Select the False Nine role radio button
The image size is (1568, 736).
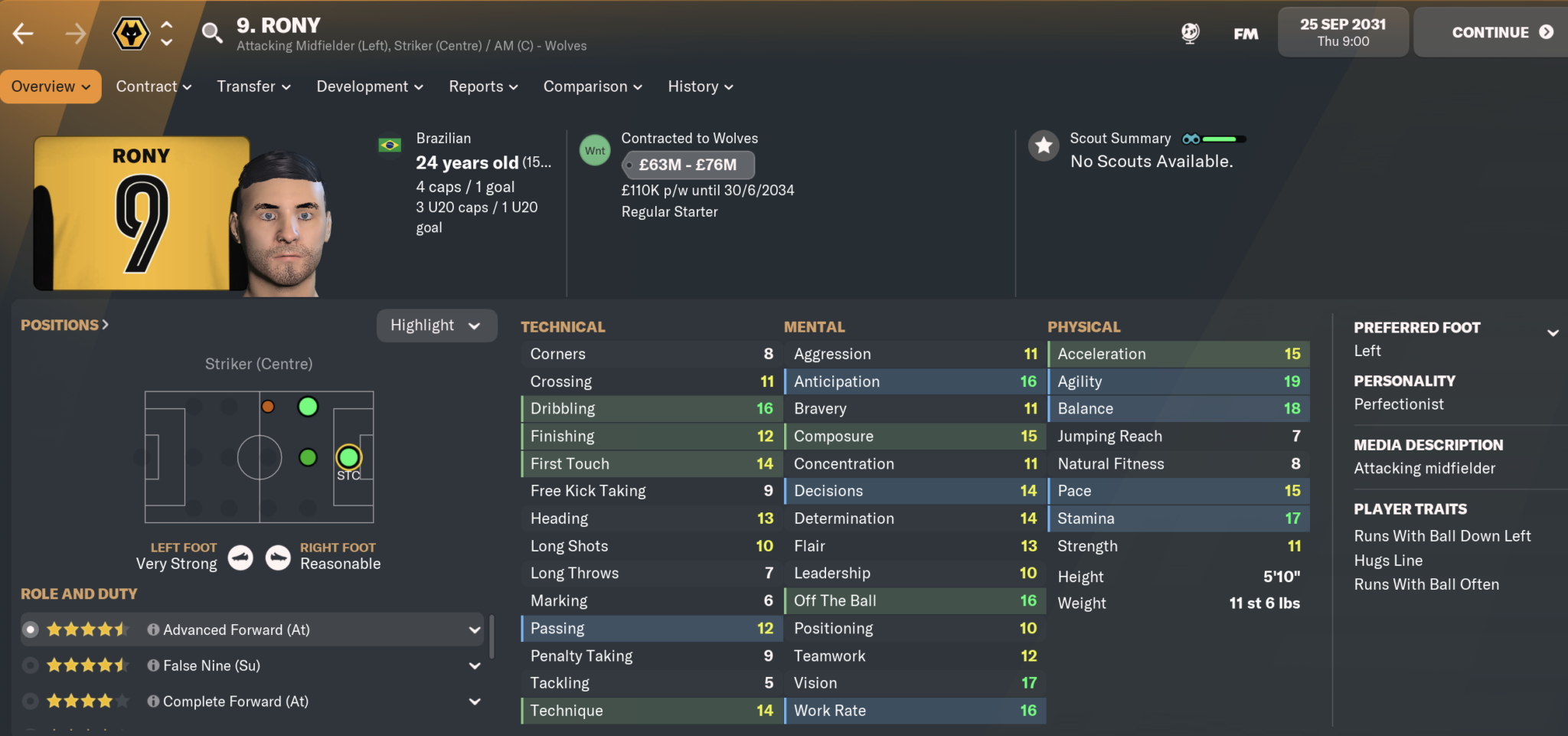pos(31,665)
